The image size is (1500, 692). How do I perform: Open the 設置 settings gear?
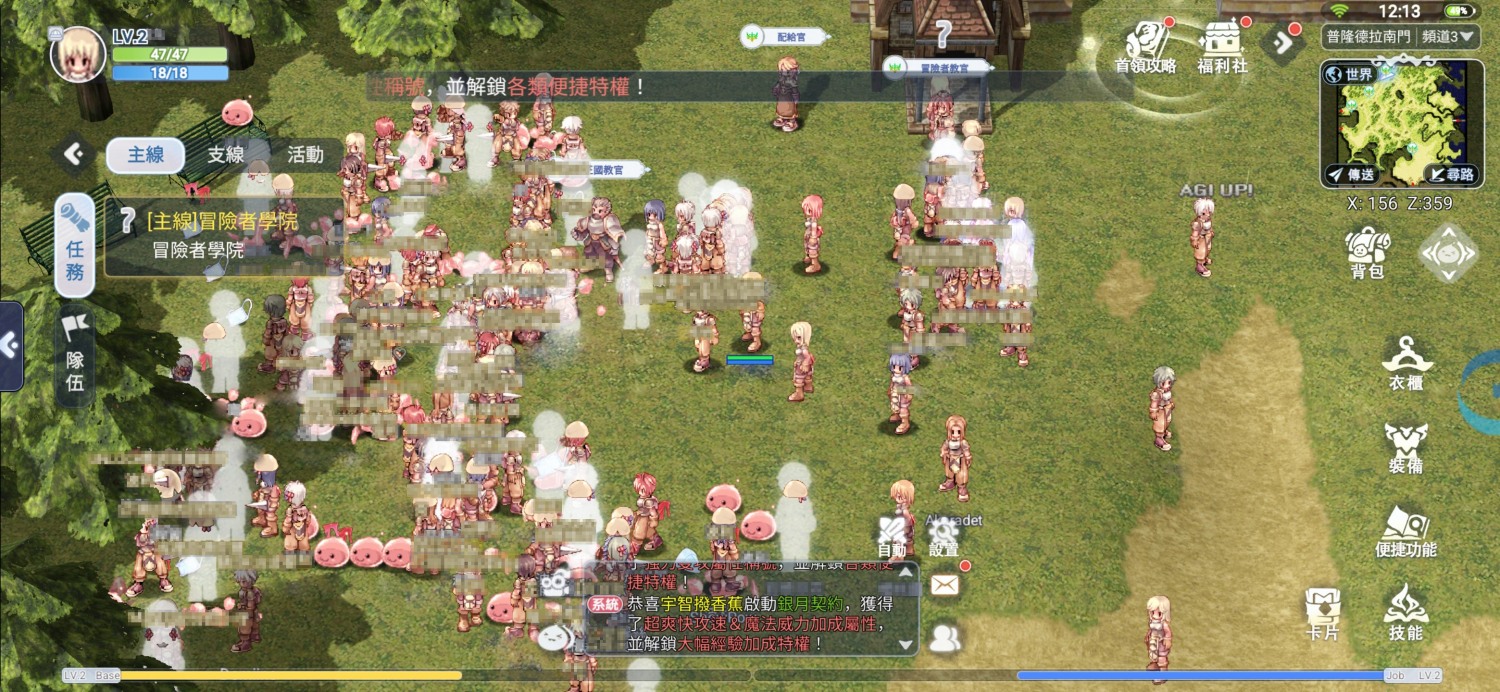point(944,535)
